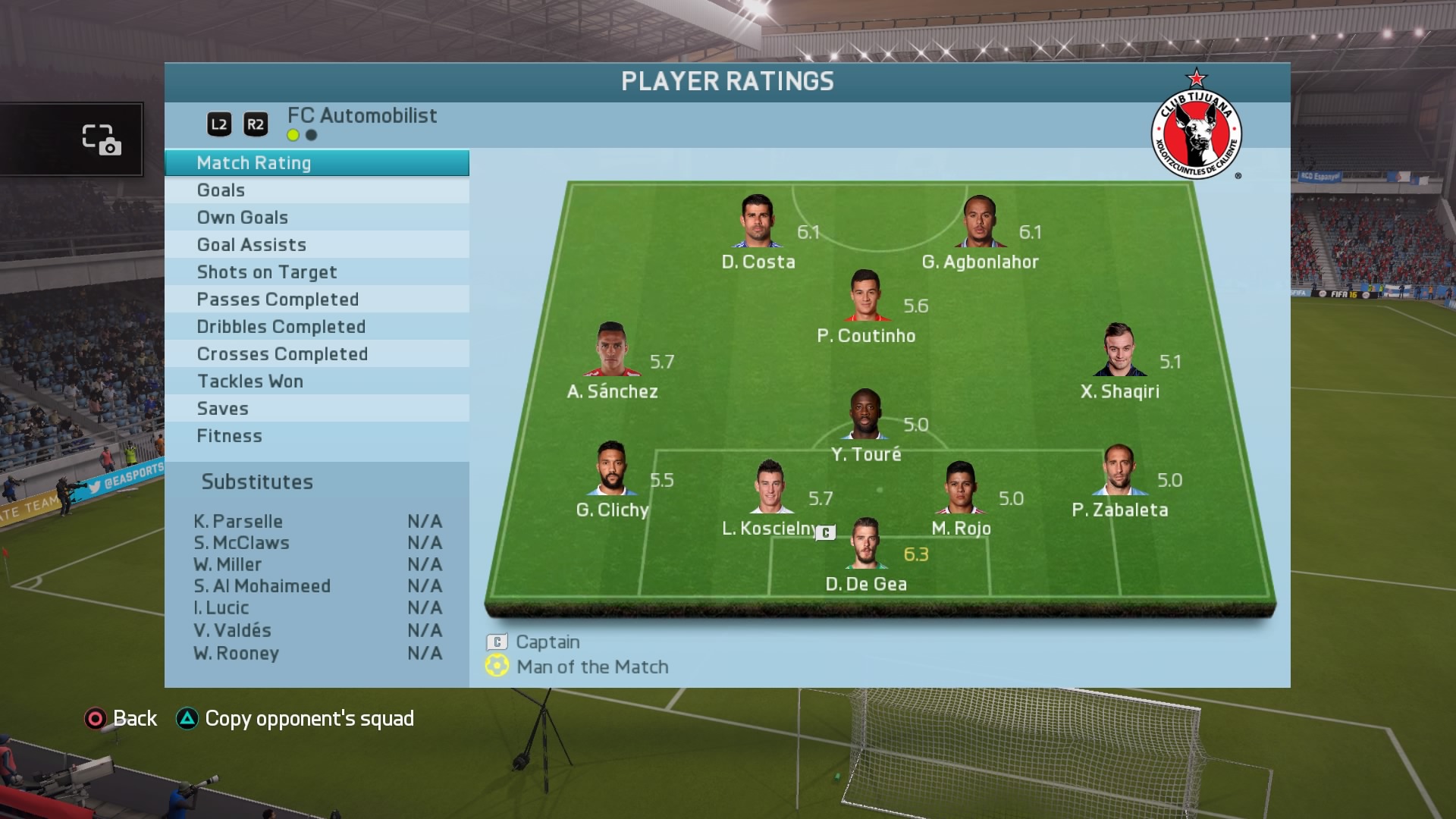View the Tackles Won stat
Screen dimensions: 1456x819
316,381
